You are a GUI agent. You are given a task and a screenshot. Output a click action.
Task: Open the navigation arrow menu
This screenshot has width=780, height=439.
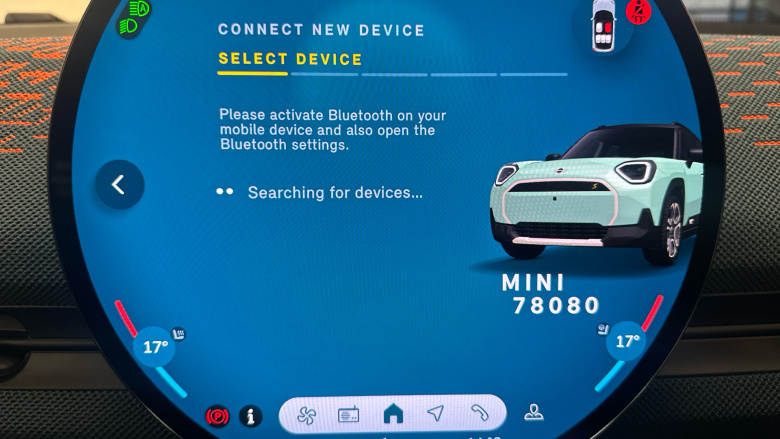[x=435, y=413]
